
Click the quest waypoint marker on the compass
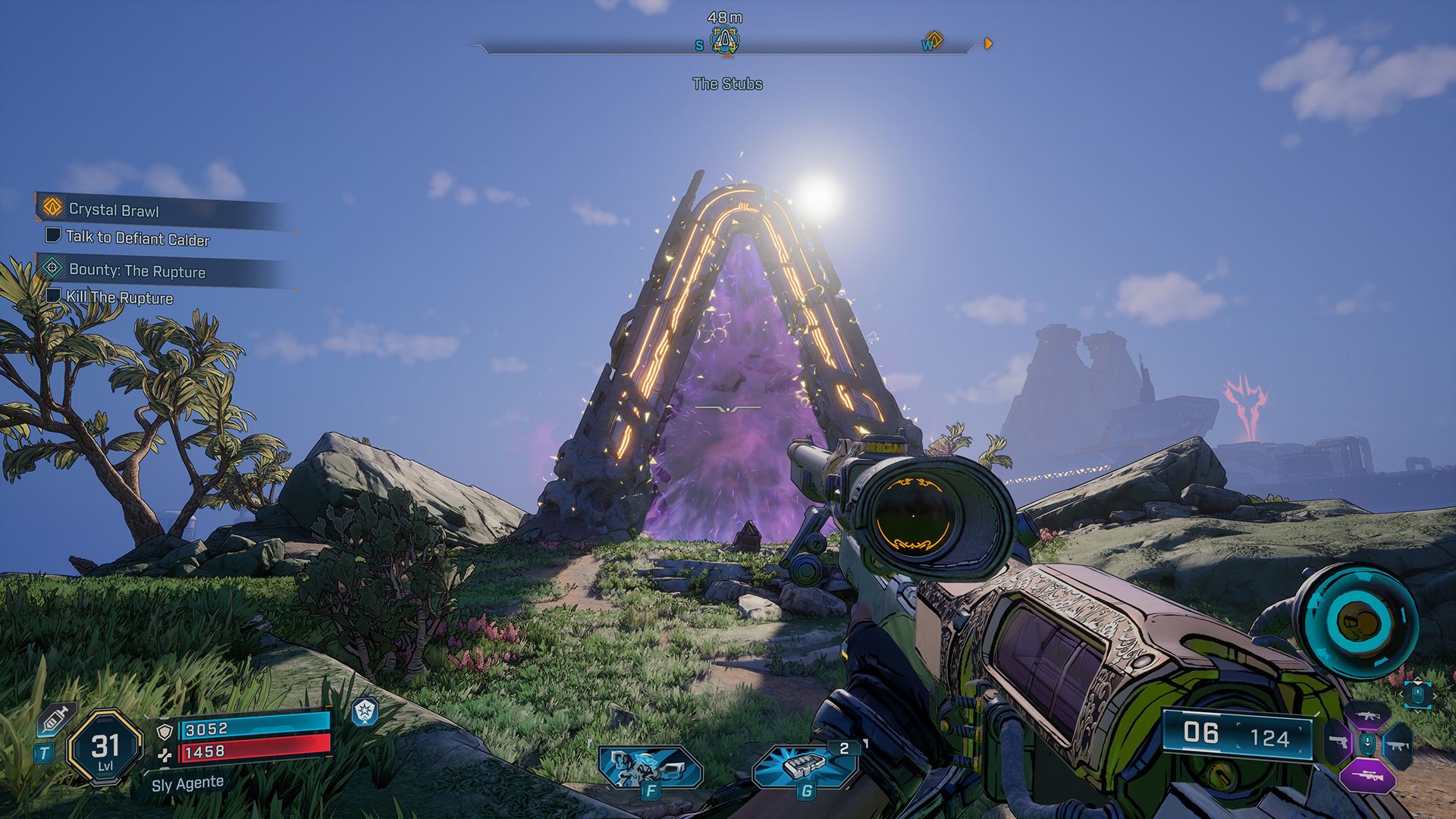[x=725, y=39]
